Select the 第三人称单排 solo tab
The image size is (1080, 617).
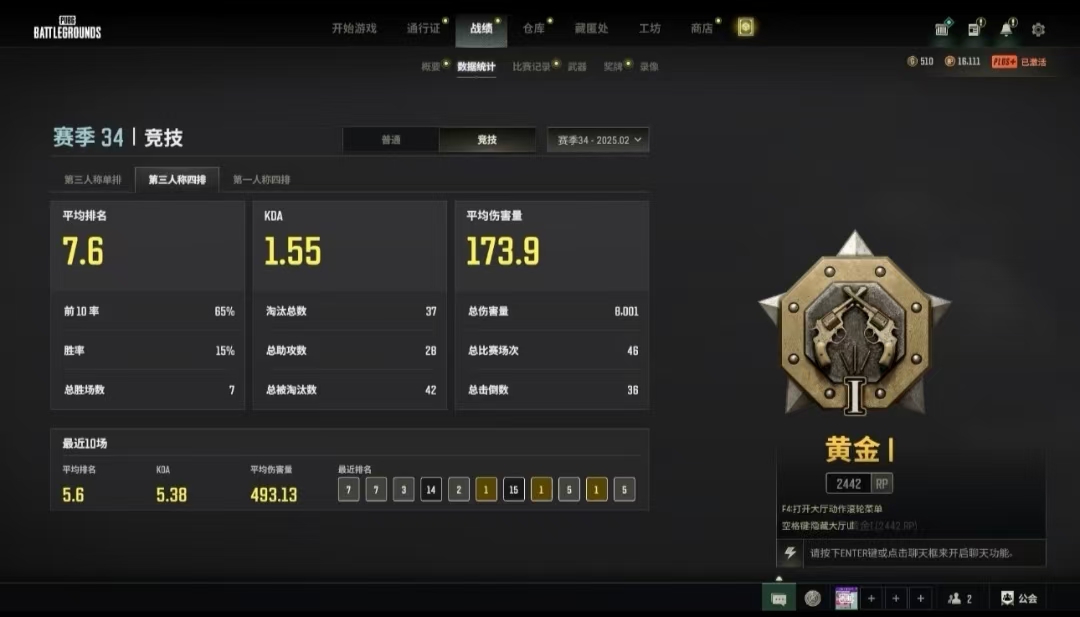92,180
